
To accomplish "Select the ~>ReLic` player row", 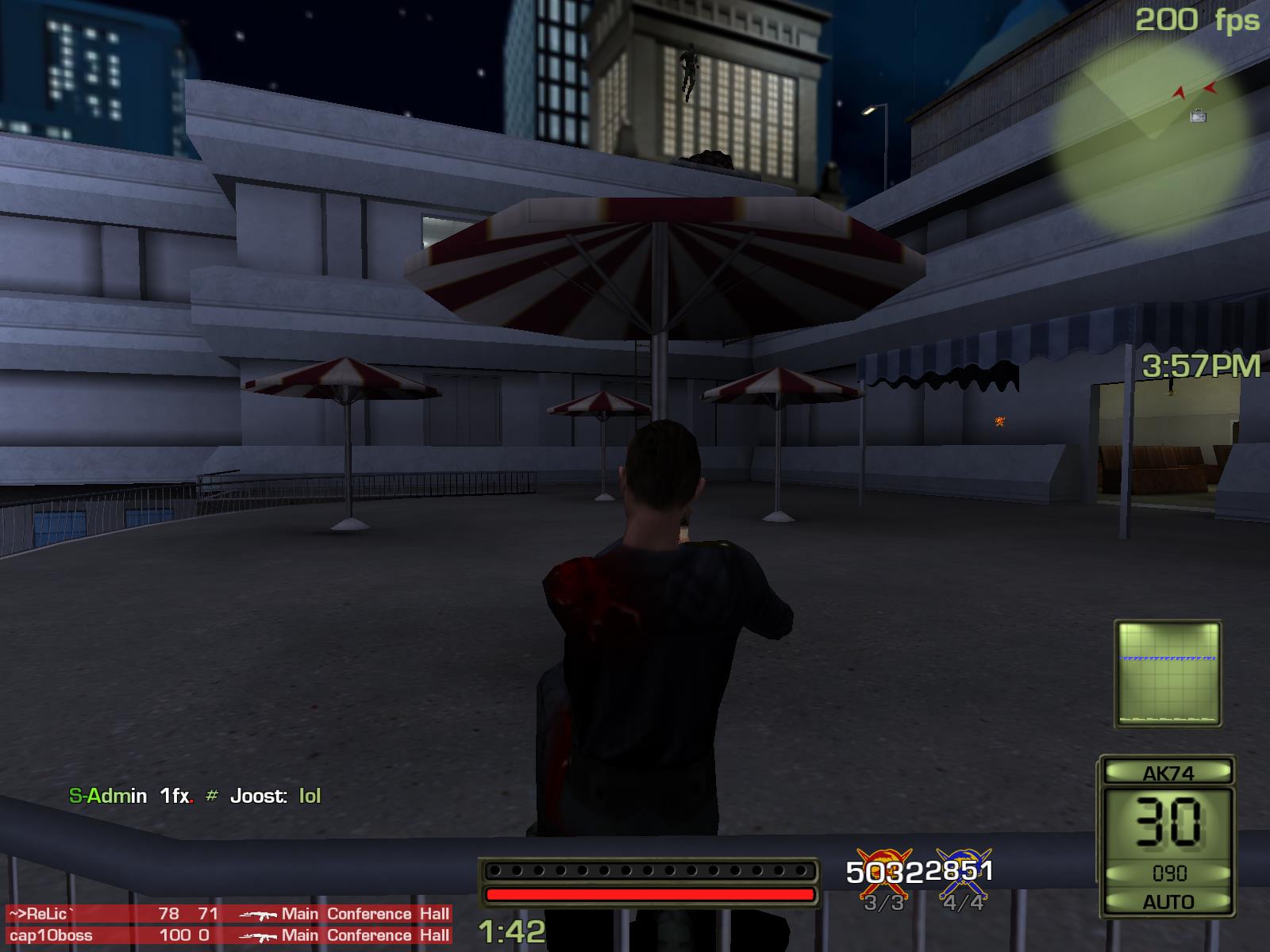I will [x=229, y=914].
